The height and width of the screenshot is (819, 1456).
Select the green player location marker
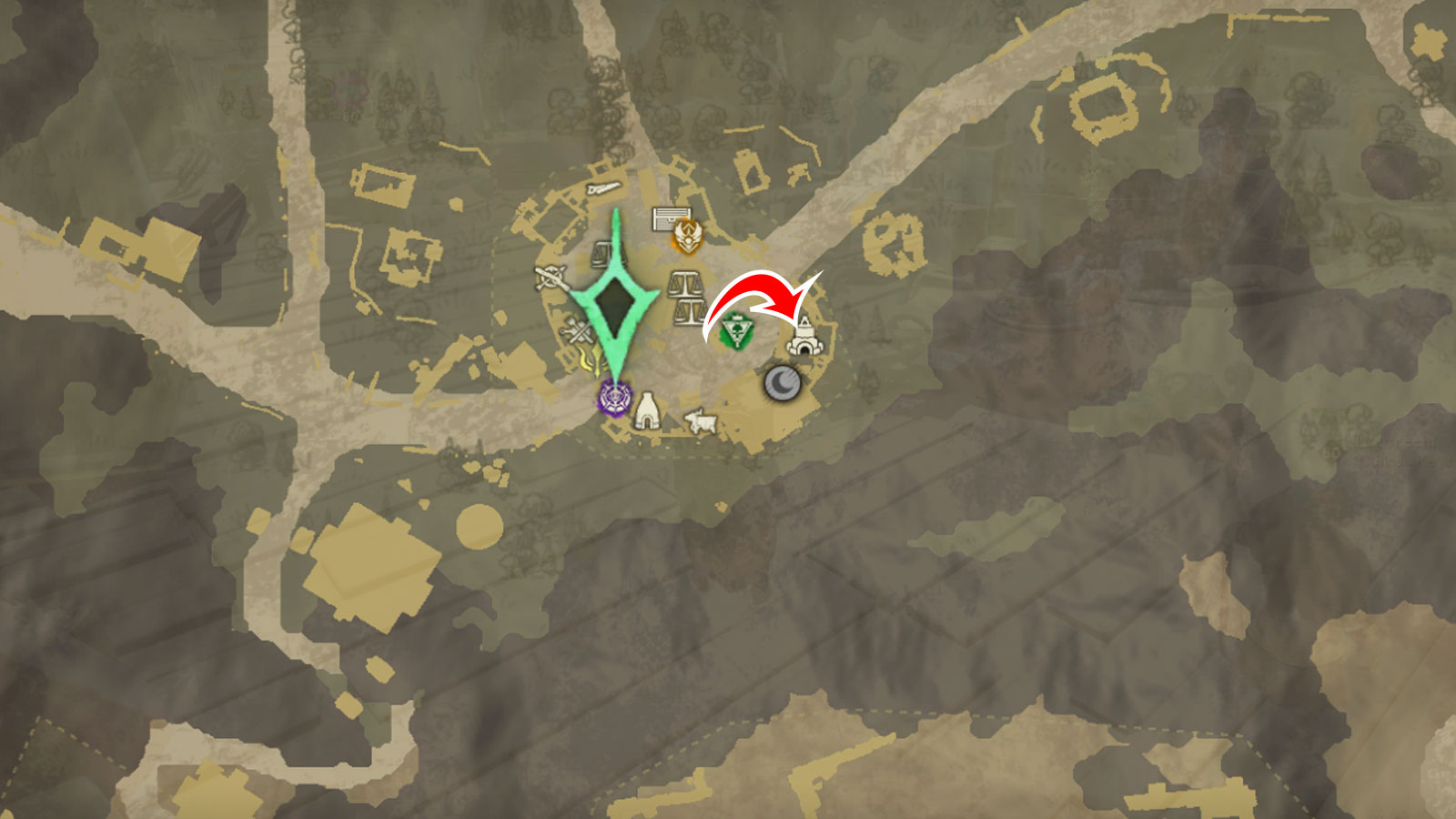pos(616,303)
